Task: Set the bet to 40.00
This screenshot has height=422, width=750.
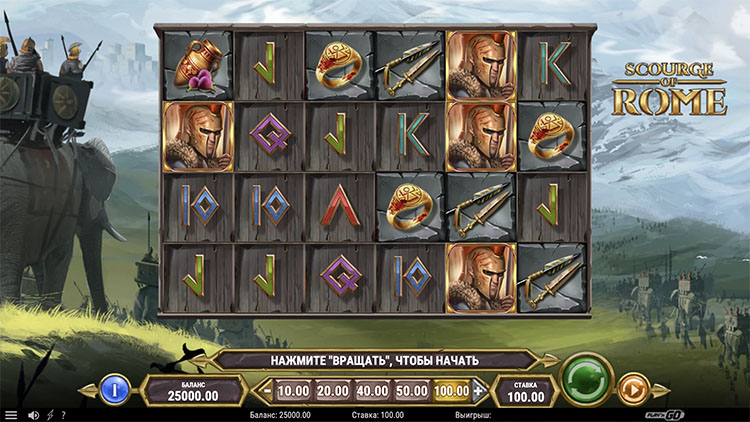Action: 371,390
